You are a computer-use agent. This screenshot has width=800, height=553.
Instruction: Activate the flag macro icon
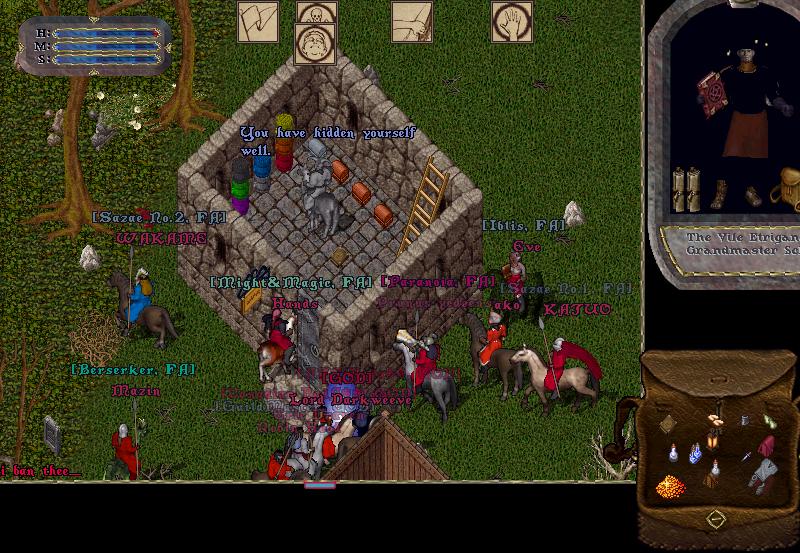pos(258,22)
